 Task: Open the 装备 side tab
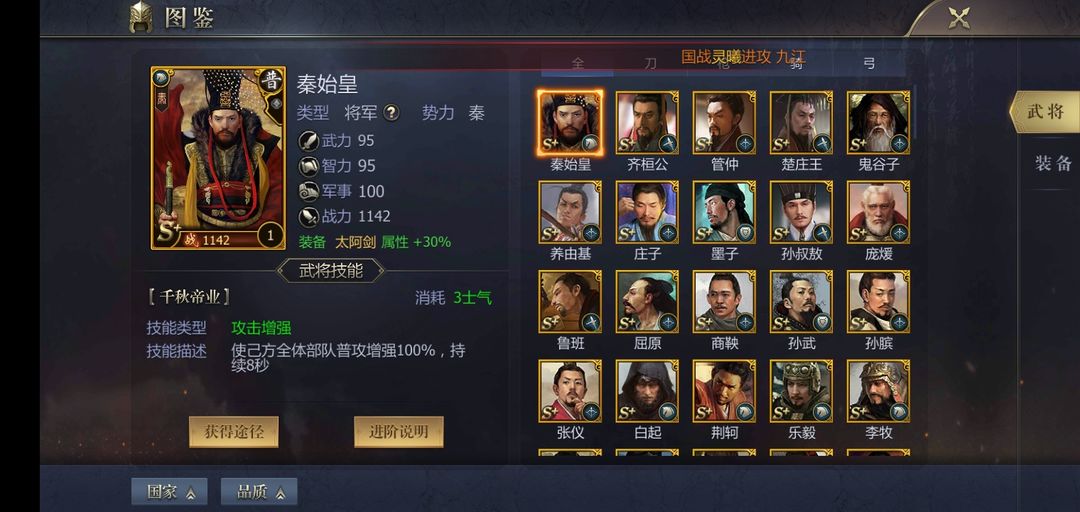(1052, 164)
